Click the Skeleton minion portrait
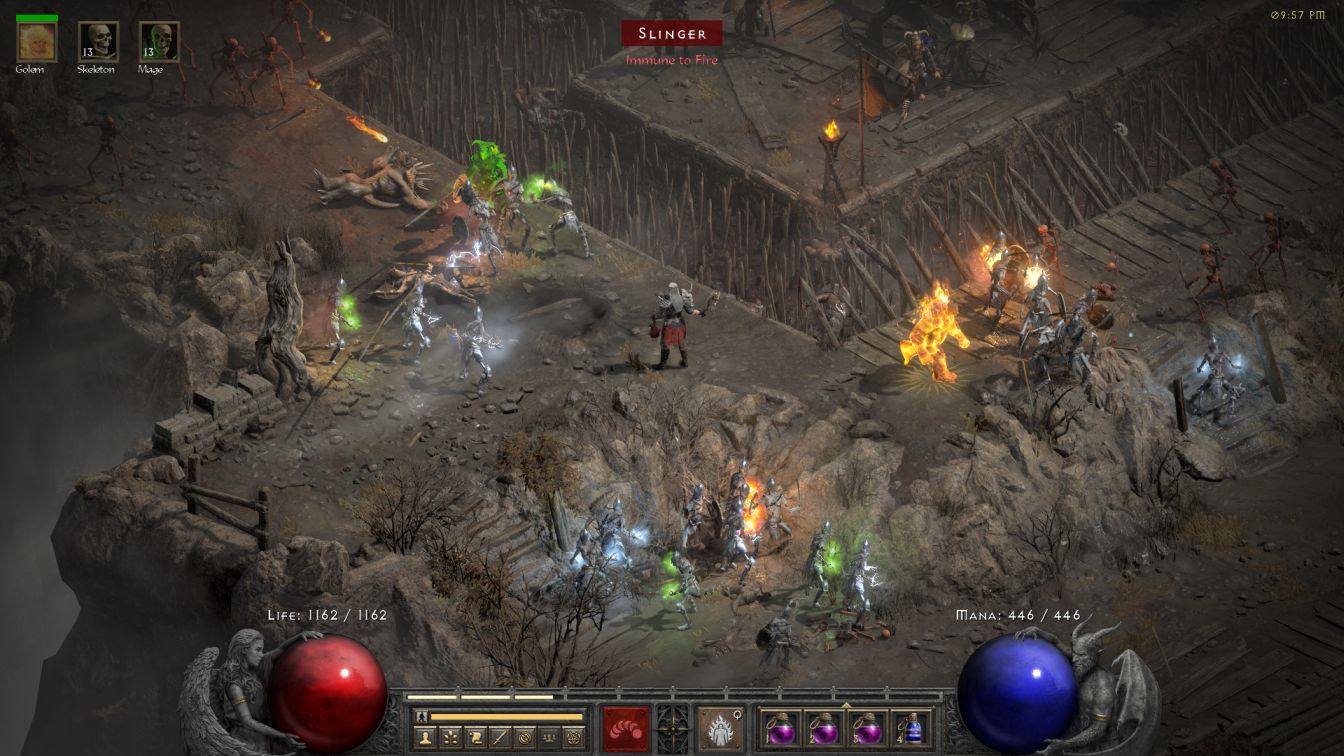 98,41
